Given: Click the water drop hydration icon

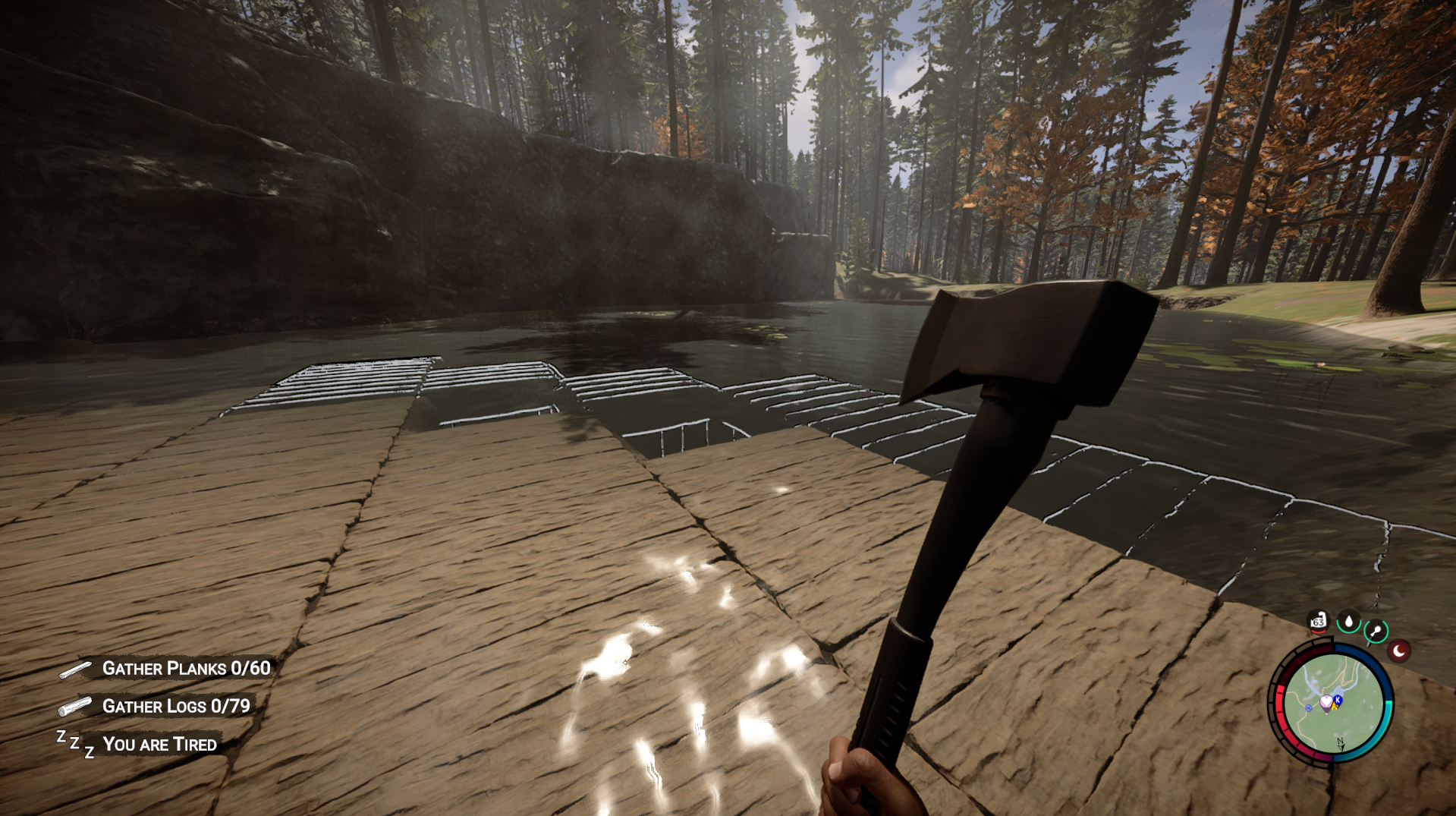Looking at the screenshot, I should coord(1348,622).
